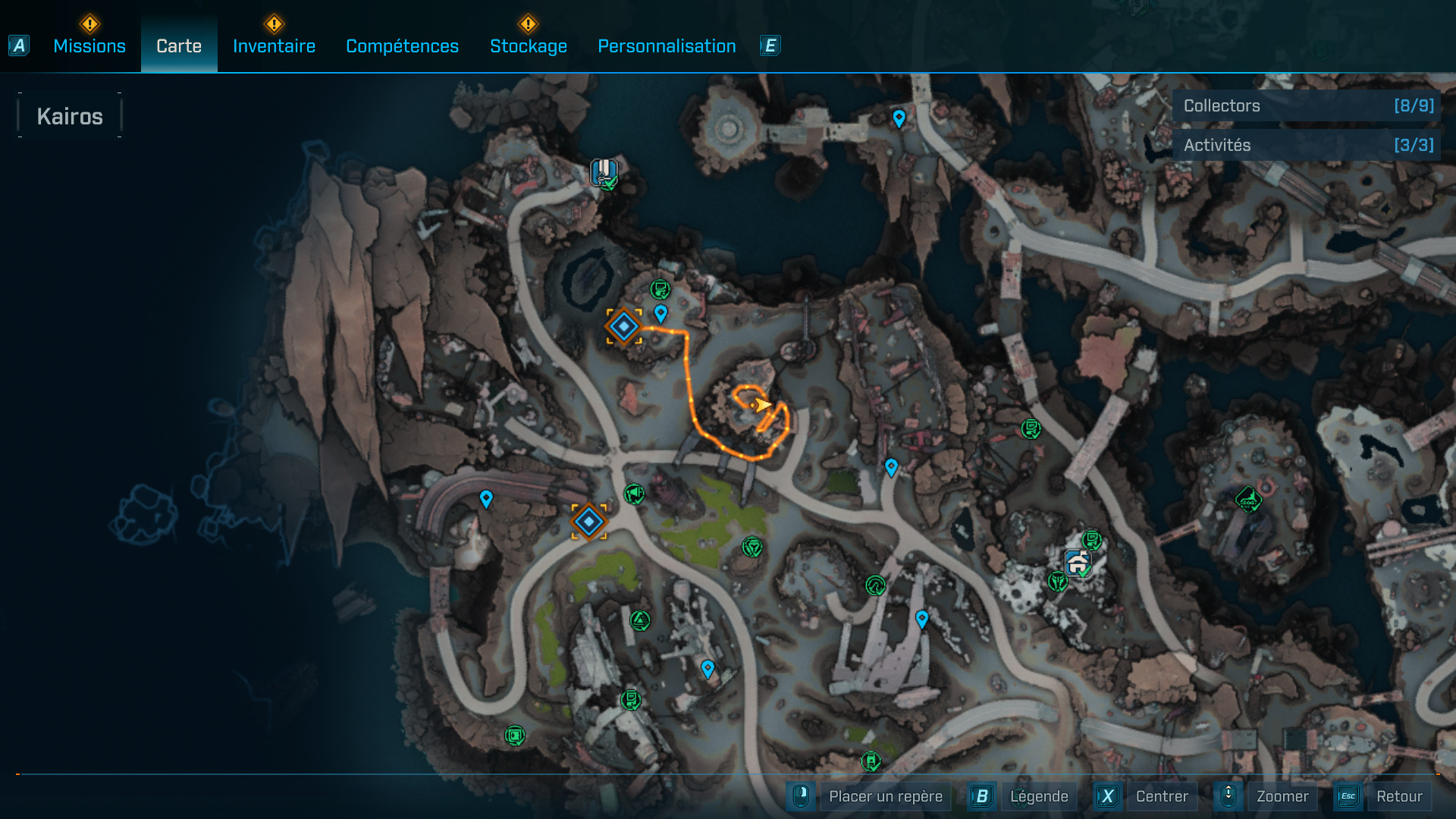Viewport: 1456px width, 819px height.
Task: Open the Activités 3/3 list
Action: (x=1306, y=145)
